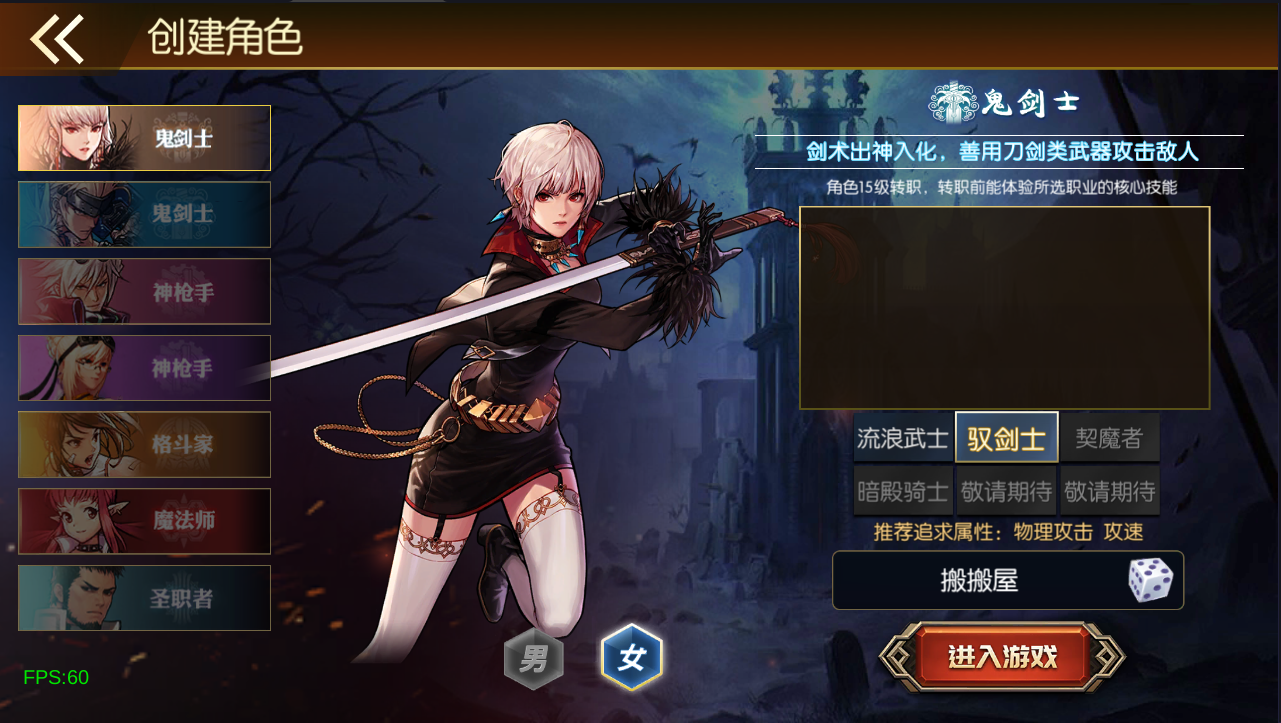Tap a greyed 敬请期待 subclass slot
The image size is (1281, 723).
point(1005,489)
